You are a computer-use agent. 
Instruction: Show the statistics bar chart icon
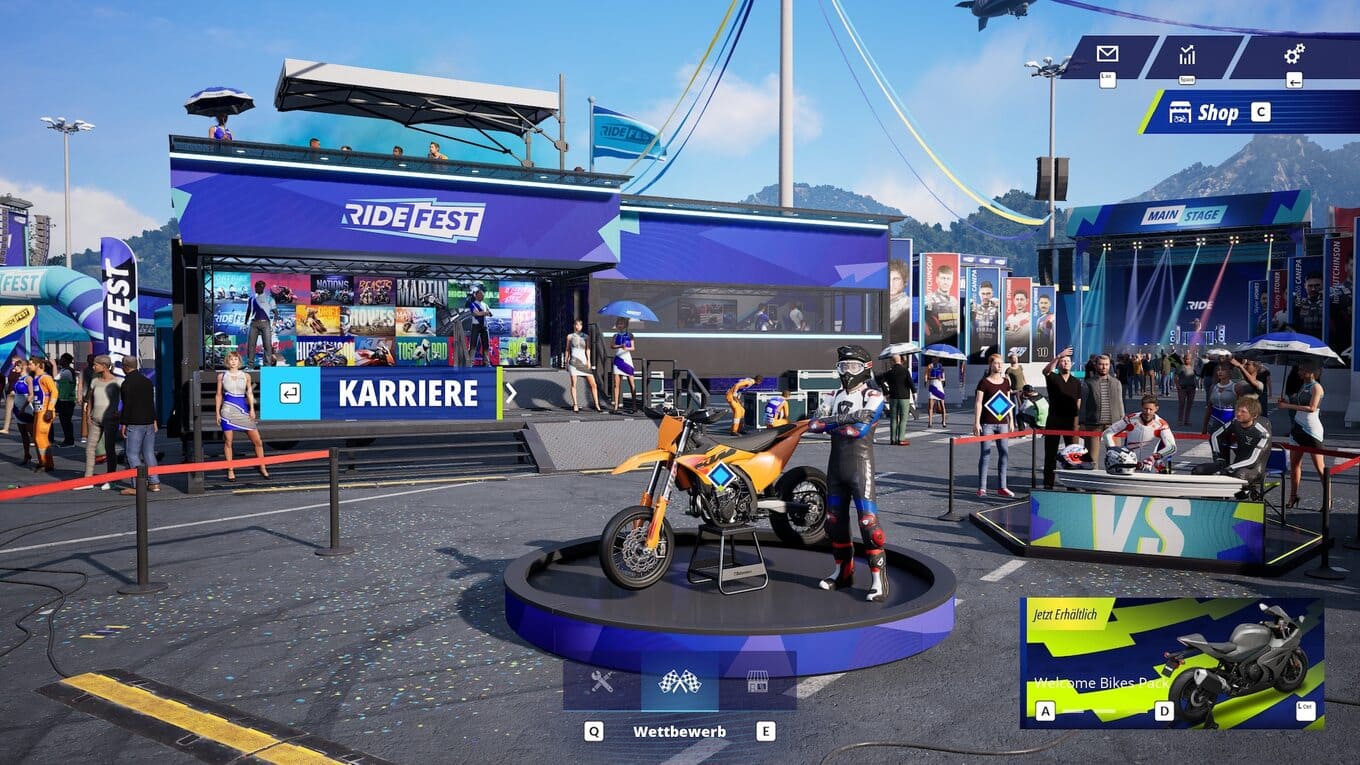pos(1187,54)
